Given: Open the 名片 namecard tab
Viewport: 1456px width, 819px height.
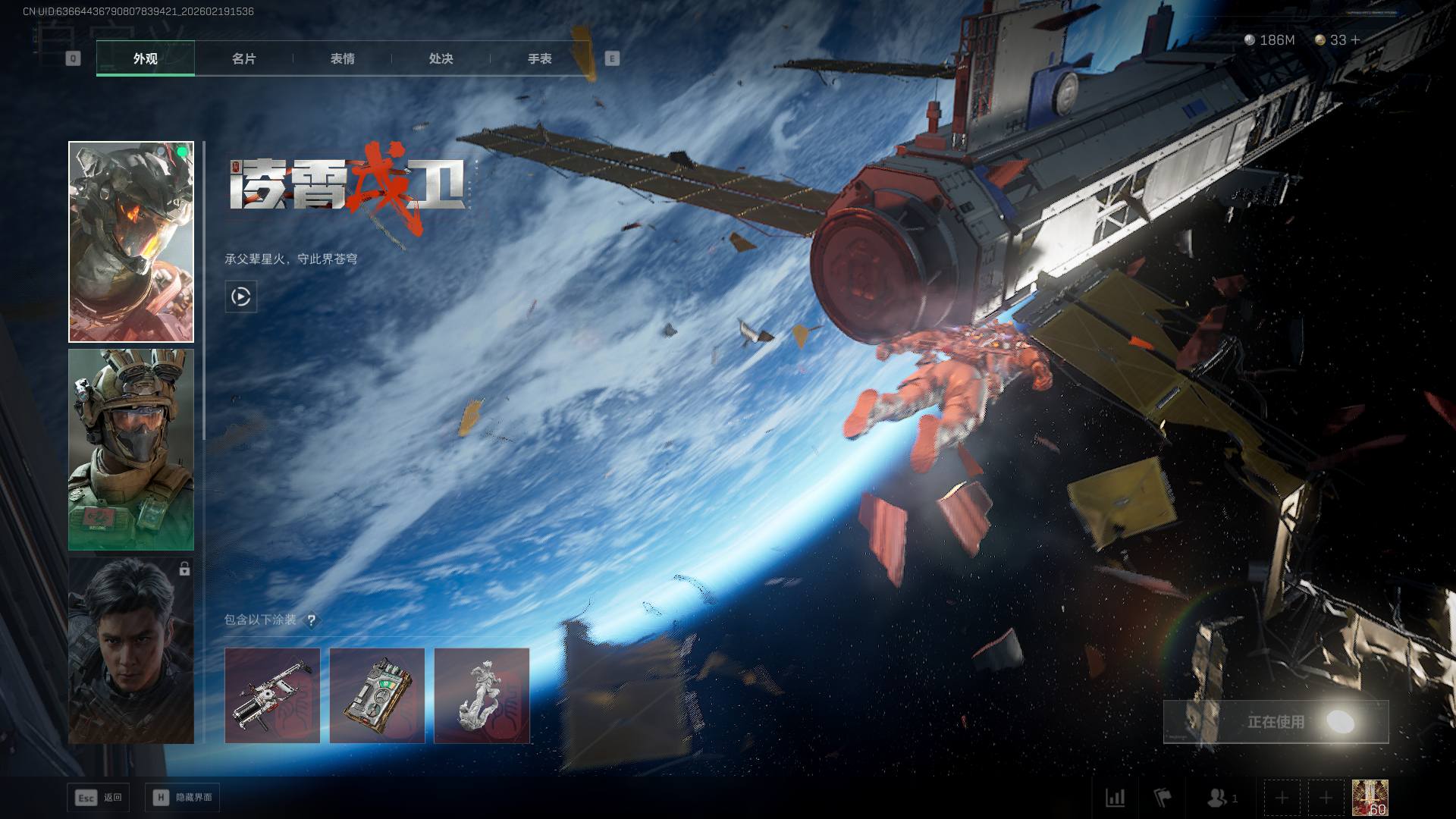Looking at the screenshot, I should point(243,58).
